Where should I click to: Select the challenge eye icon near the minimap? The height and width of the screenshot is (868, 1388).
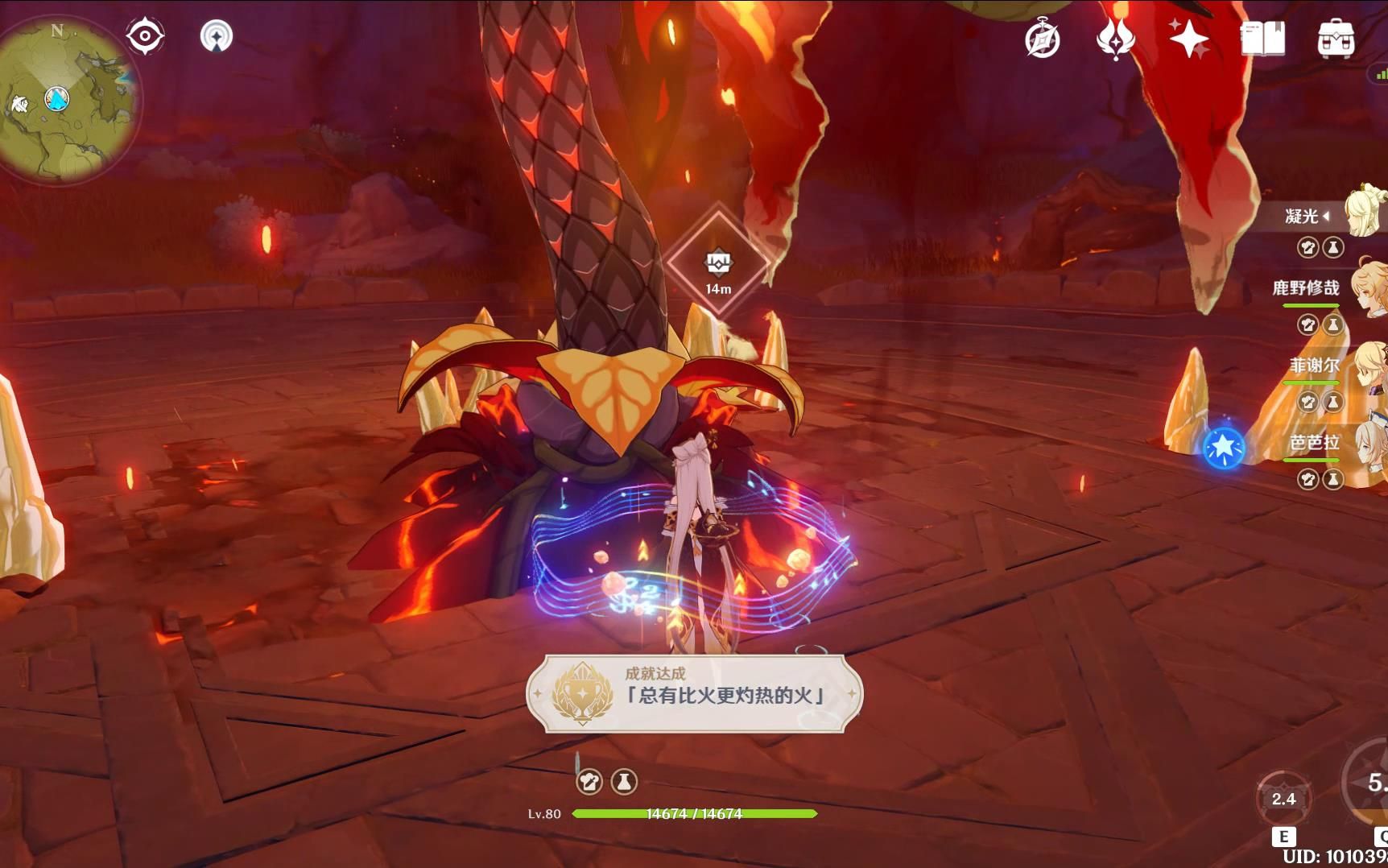(x=145, y=34)
